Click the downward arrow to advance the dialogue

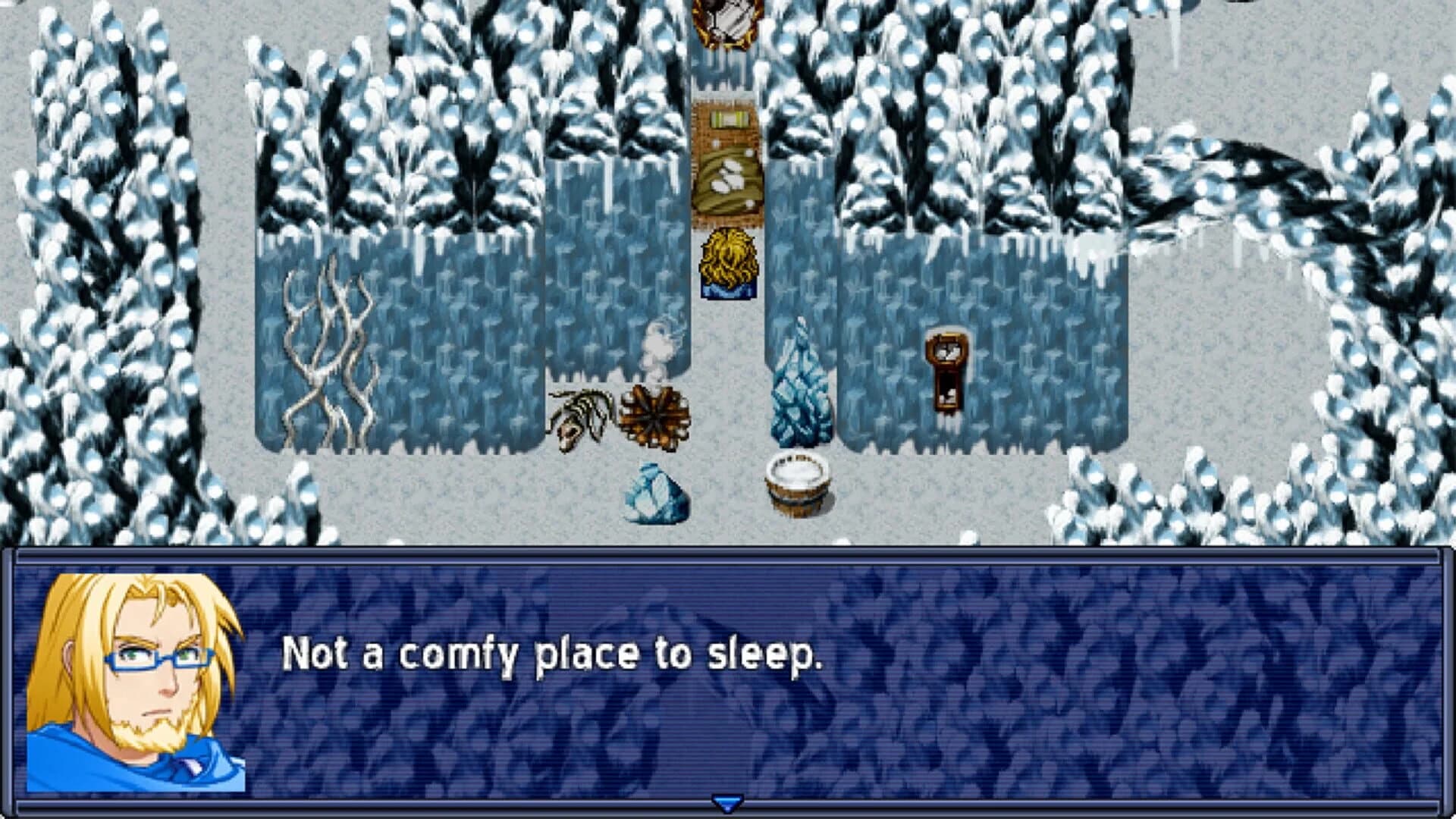726,802
